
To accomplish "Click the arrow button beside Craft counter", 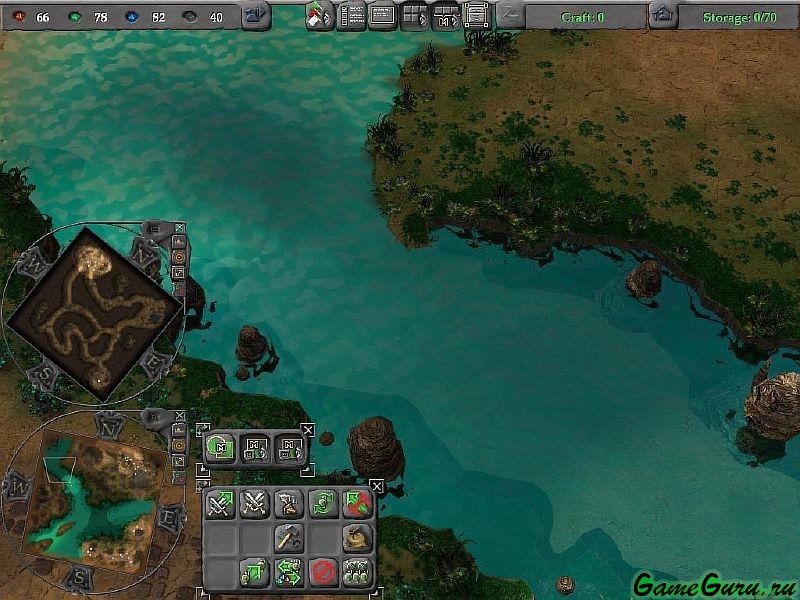I will click(510, 15).
